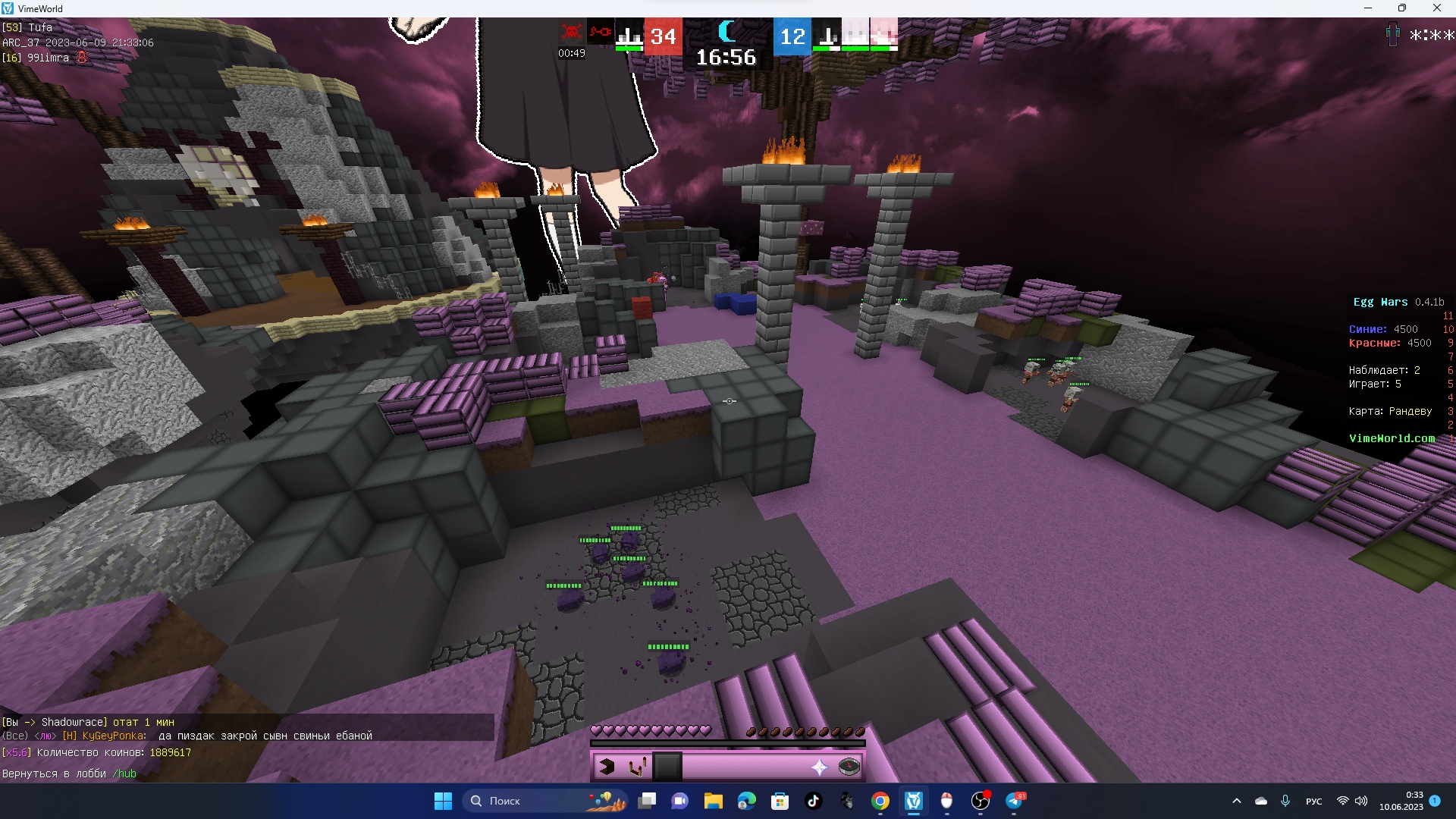This screenshot has height=819, width=1456.
Task: Select the dark arrow item hotbar slot
Action: (607, 767)
